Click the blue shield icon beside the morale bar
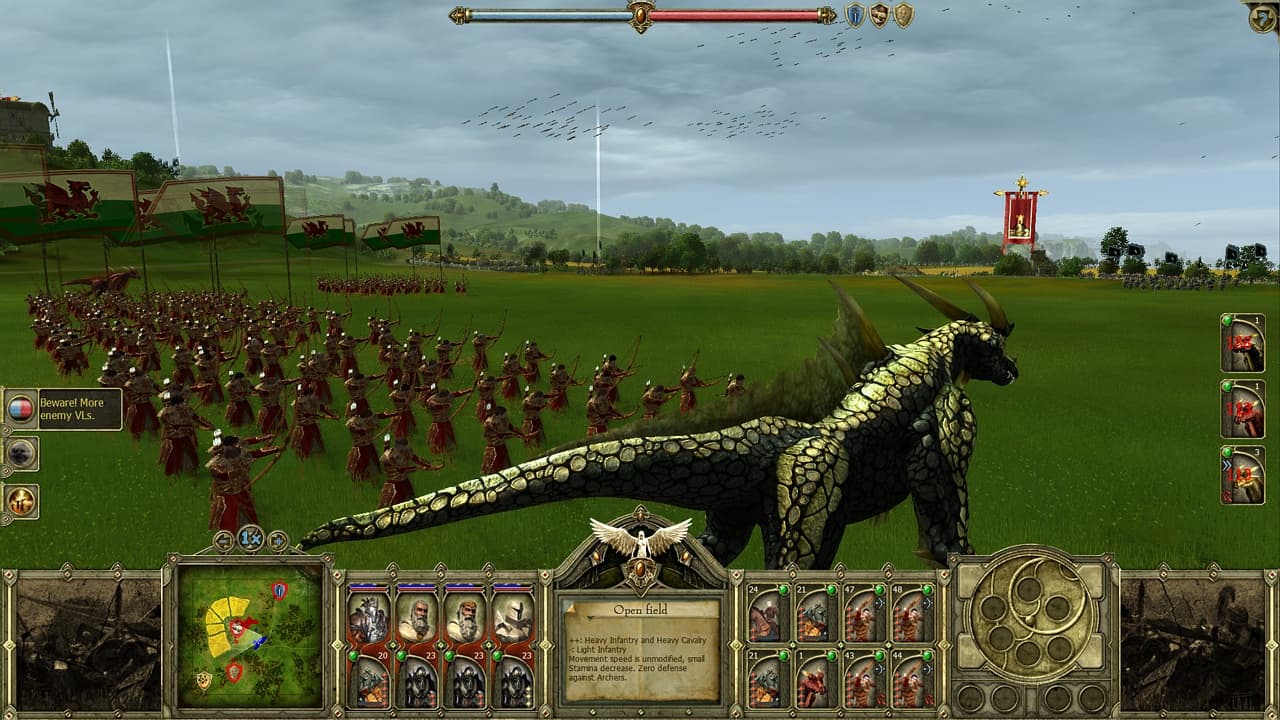1280x720 pixels. coord(855,15)
